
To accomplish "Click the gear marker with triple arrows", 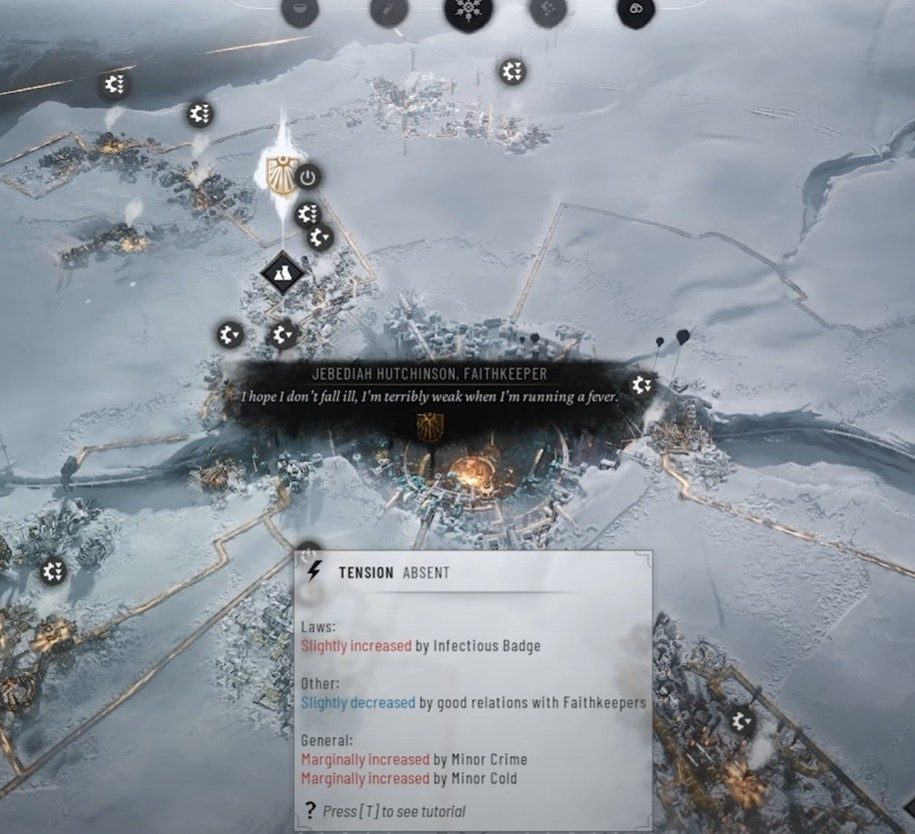I will coord(114,85).
